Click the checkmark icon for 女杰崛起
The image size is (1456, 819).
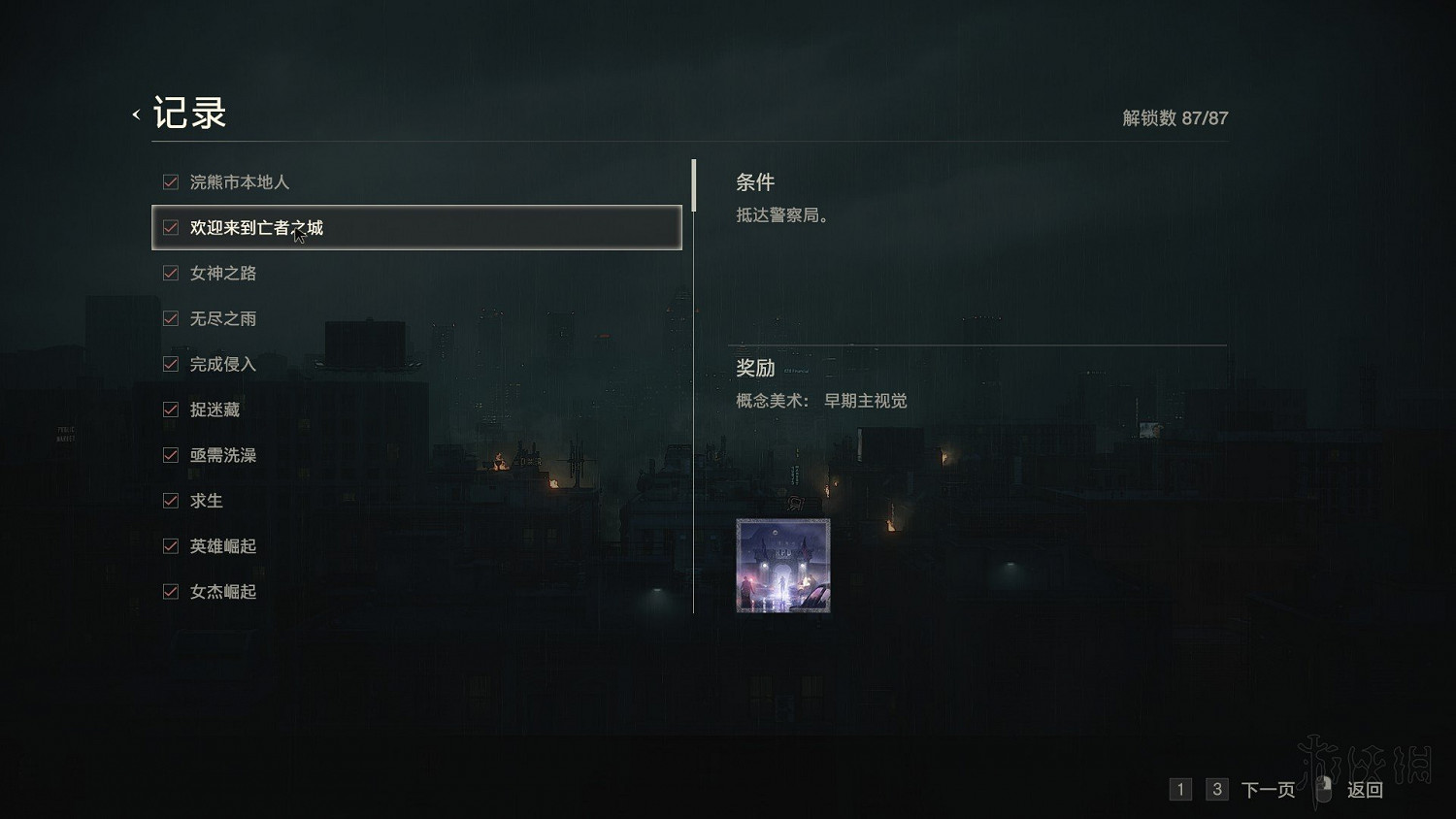pos(170,591)
